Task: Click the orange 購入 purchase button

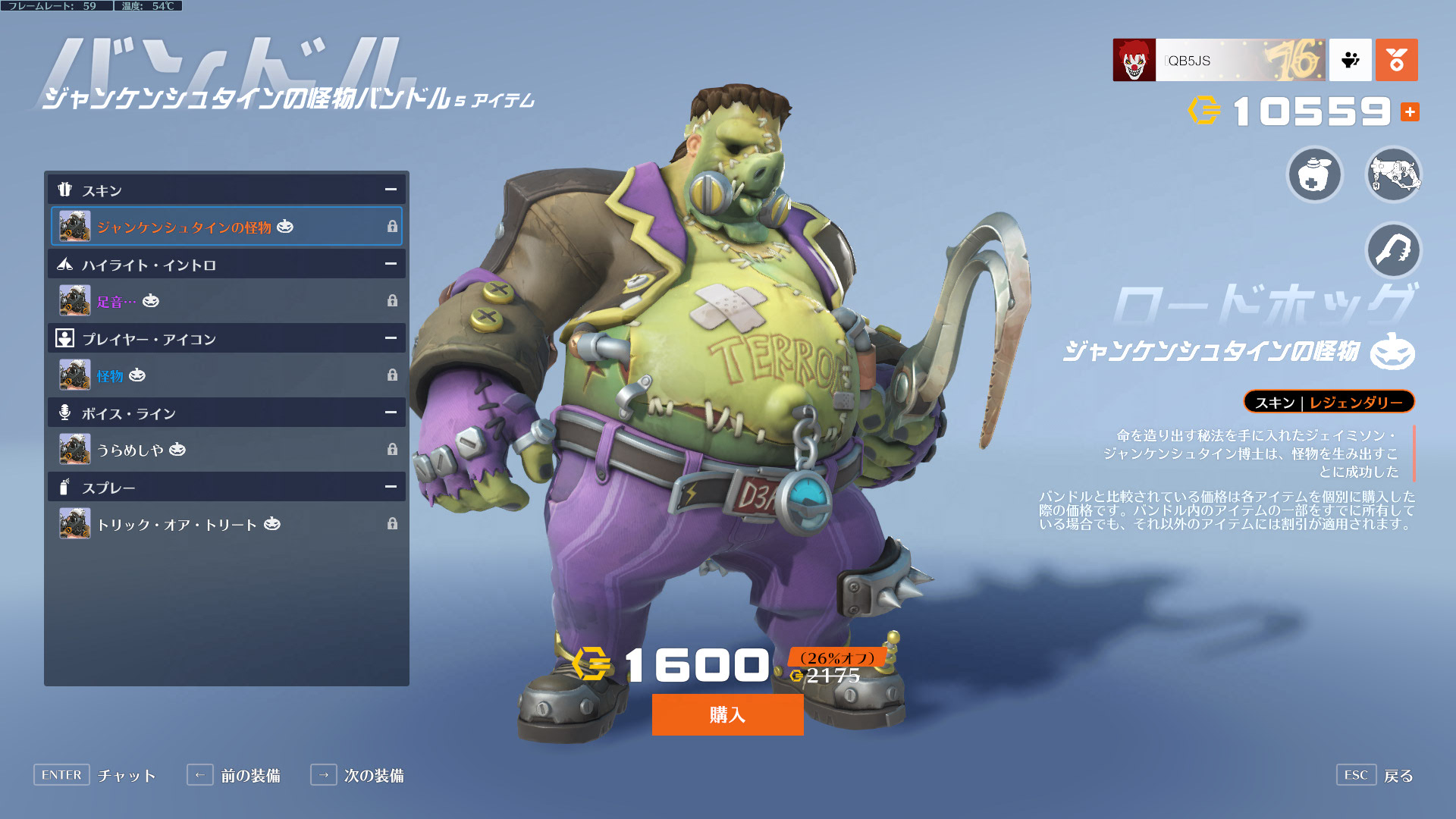Action: click(727, 714)
